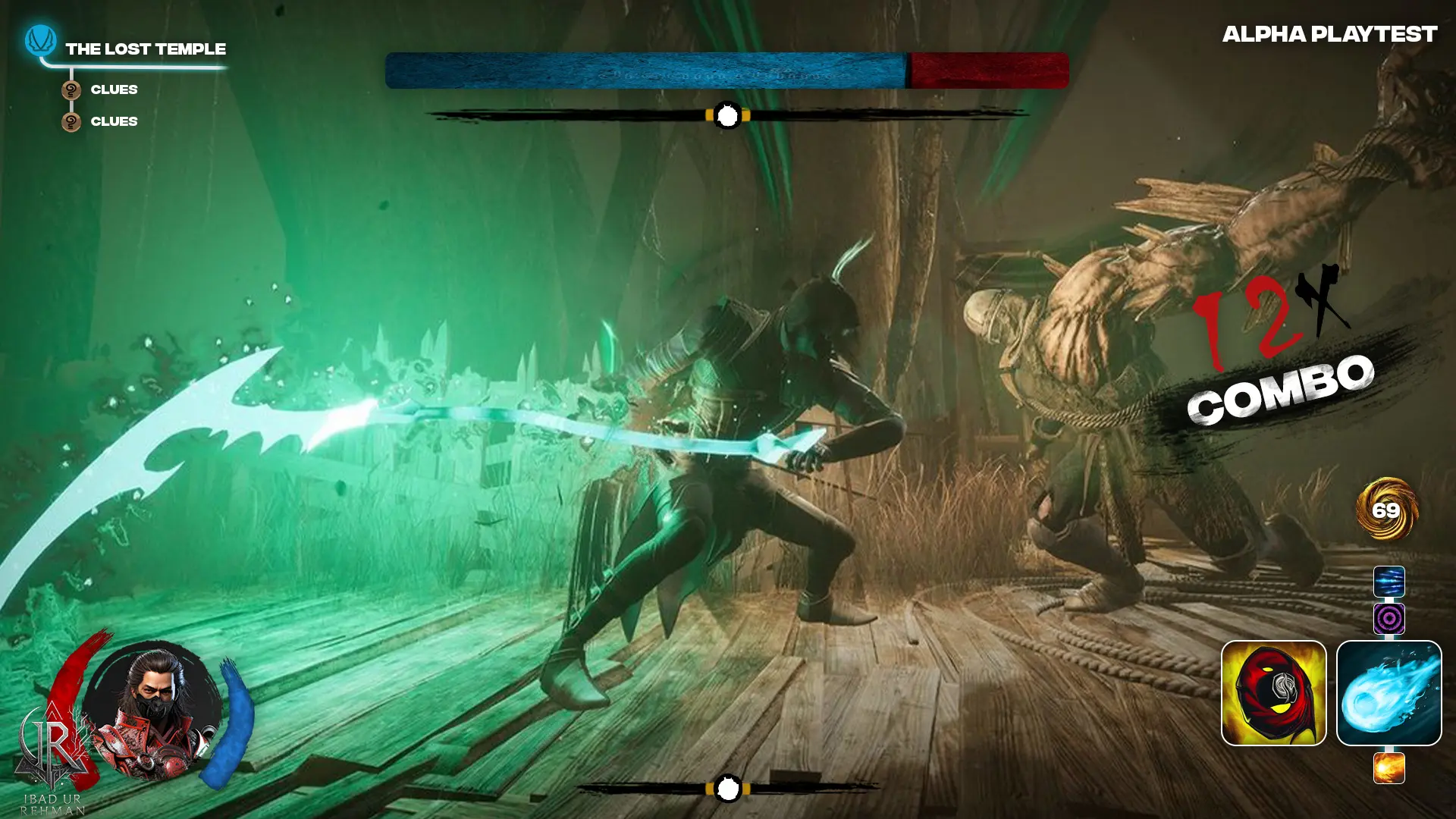This screenshot has width=1456, height=819.
Task: Select the blue lightning streaks skill icon
Action: click(x=1389, y=582)
